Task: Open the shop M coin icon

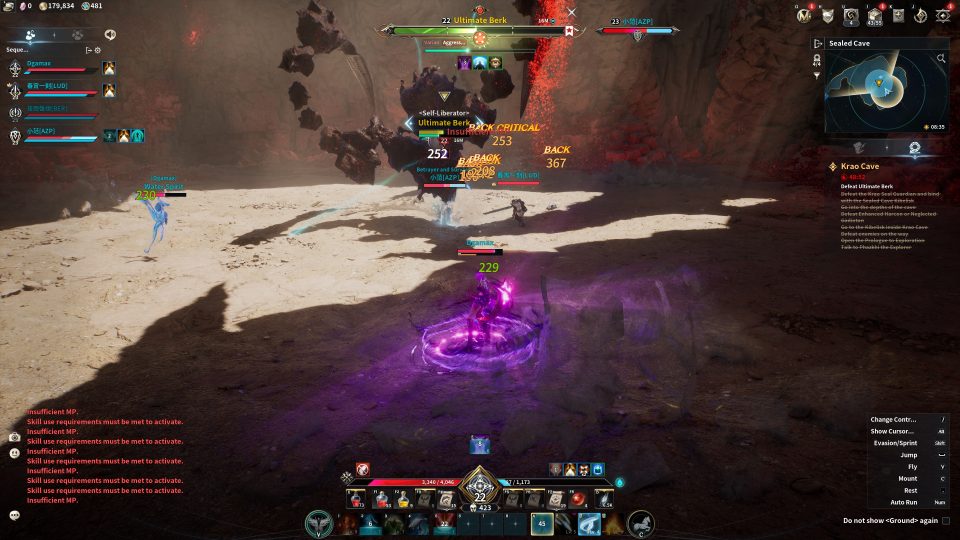Action: tap(802, 15)
